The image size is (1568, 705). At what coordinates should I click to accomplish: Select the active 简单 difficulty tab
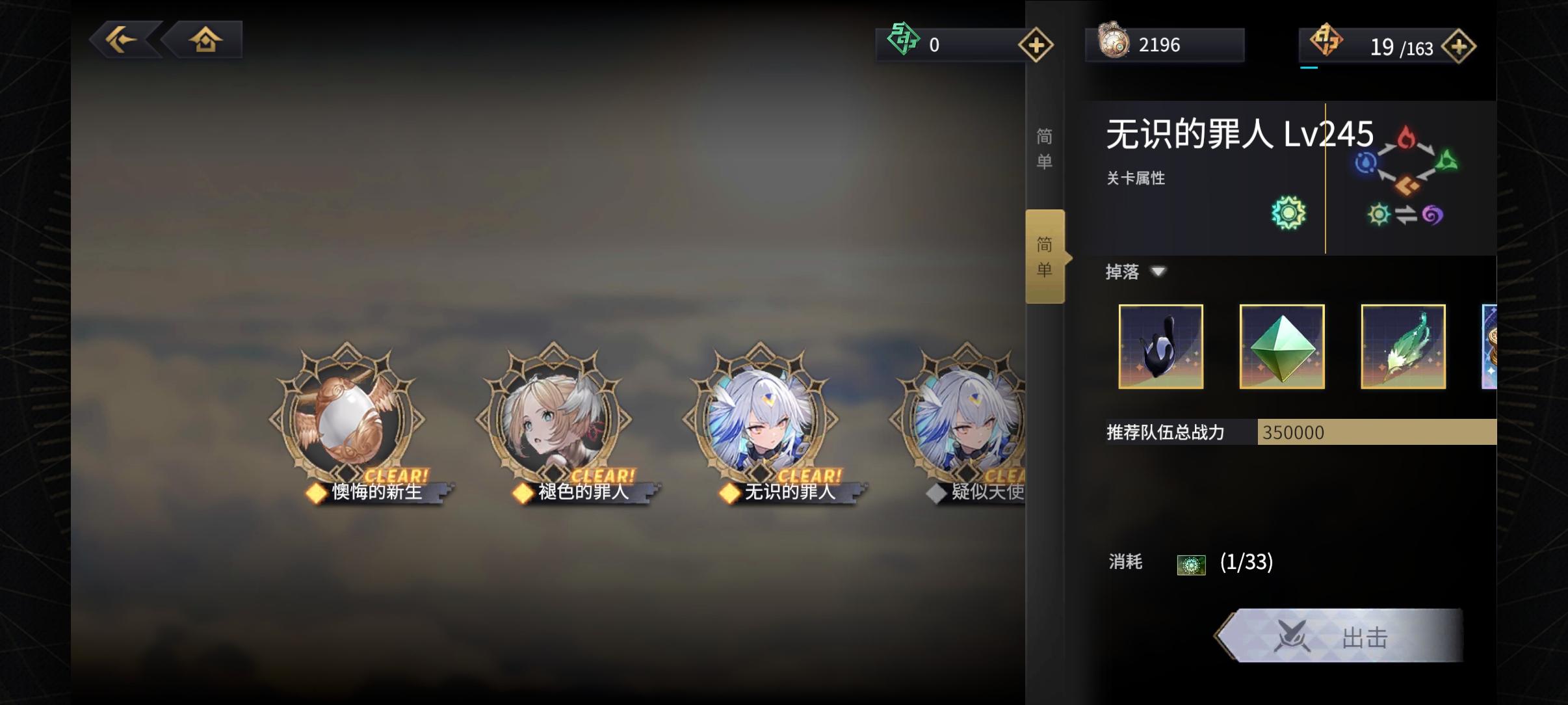click(x=1046, y=256)
